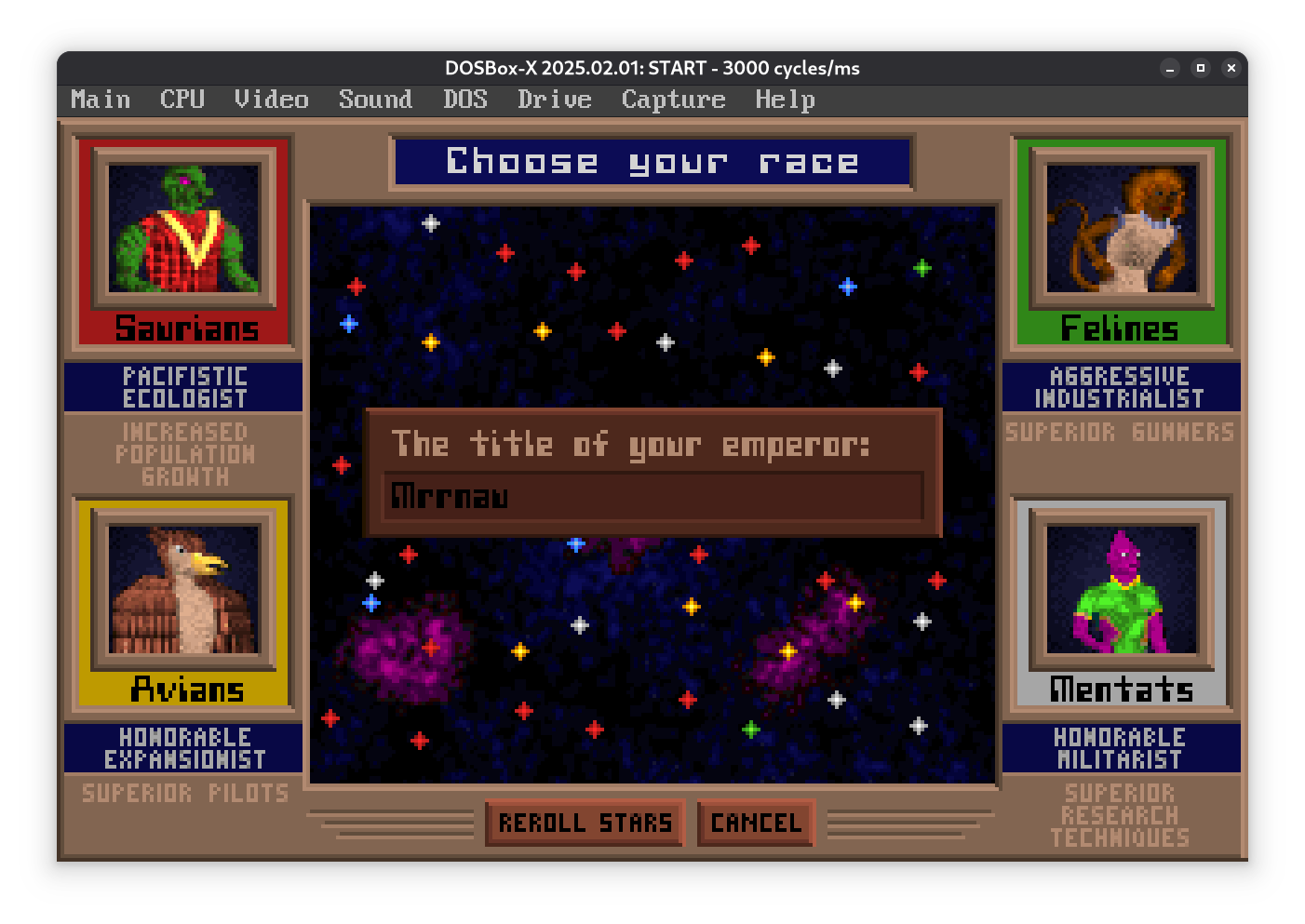The height and width of the screenshot is (924, 1305).
Task: Open the Drive menu
Action: (x=555, y=100)
